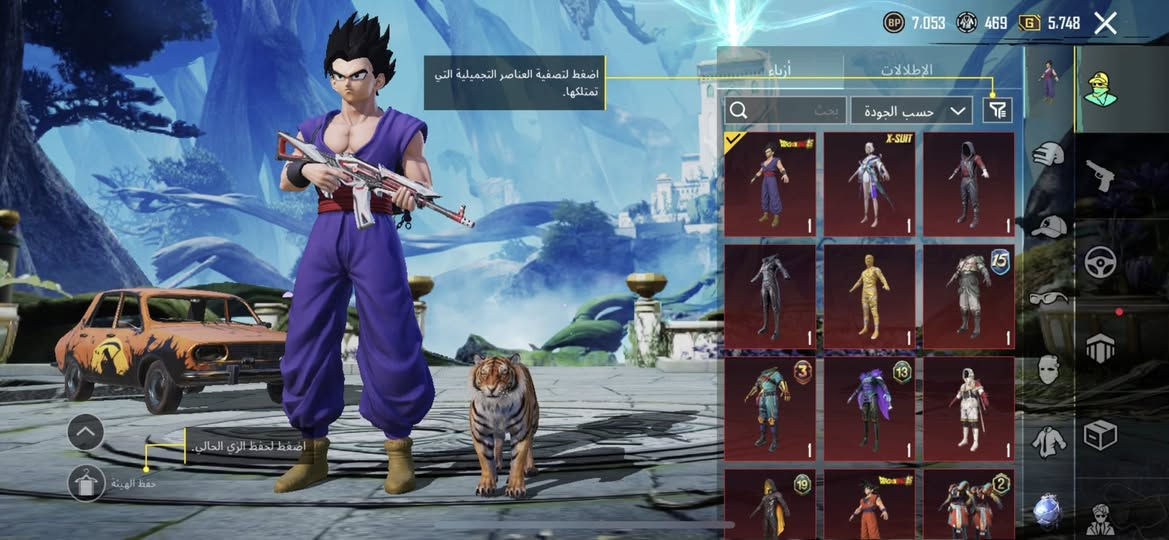1169x540 pixels.
Task: Show the sunglasses category
Action: (x=1048, y=297)
